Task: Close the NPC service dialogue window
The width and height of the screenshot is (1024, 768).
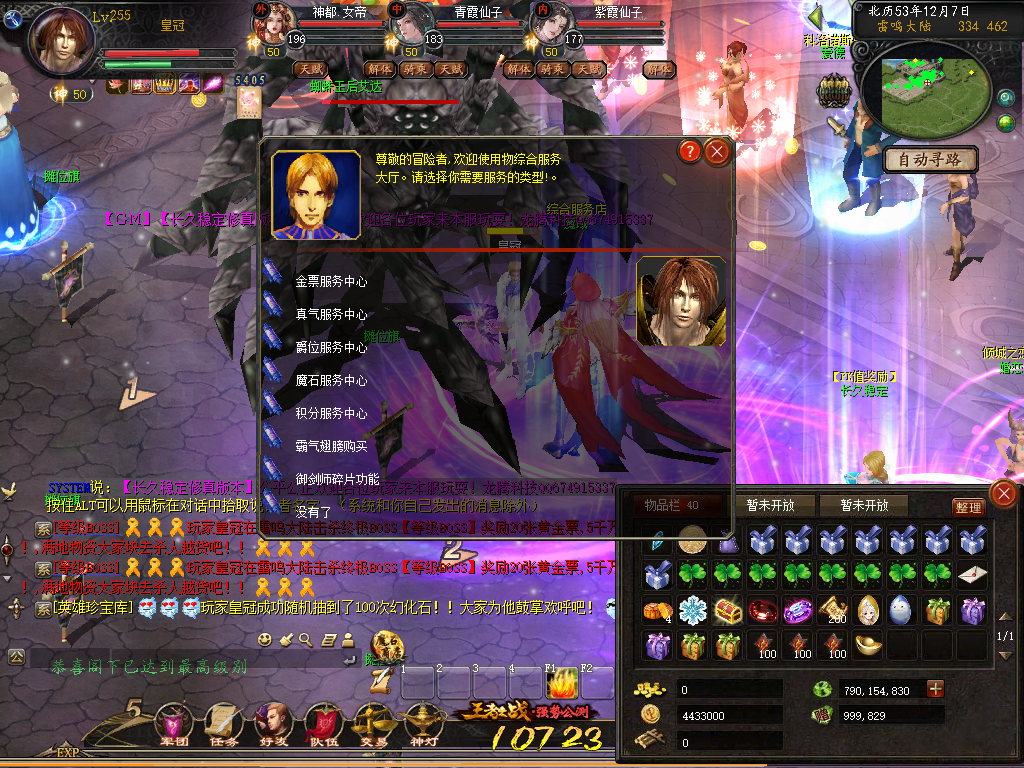Action: pyautogui.click(x=717, y=152)
